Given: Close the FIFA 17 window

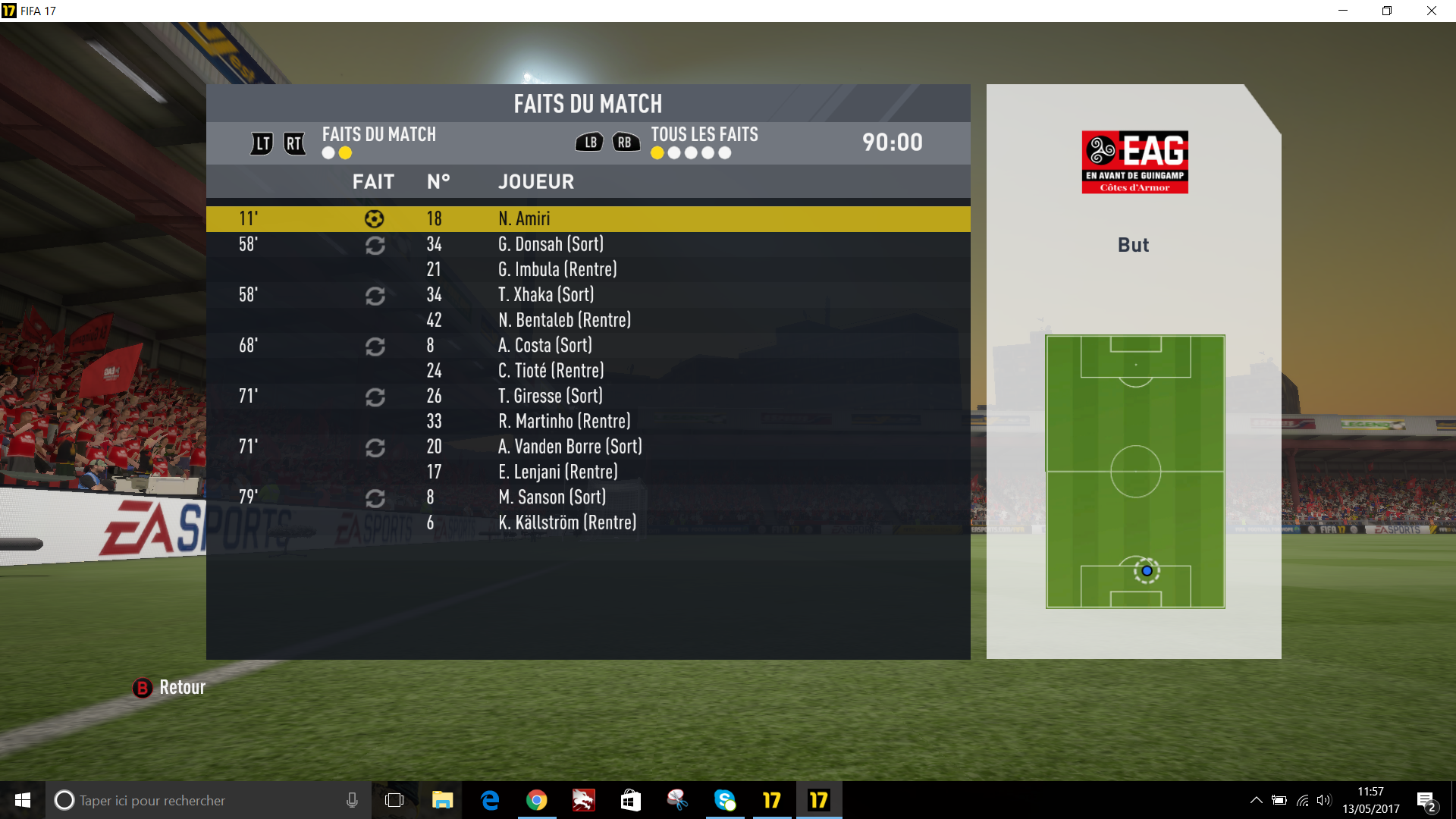Looking at the screenshot, I should click(x=1432, y=11).
